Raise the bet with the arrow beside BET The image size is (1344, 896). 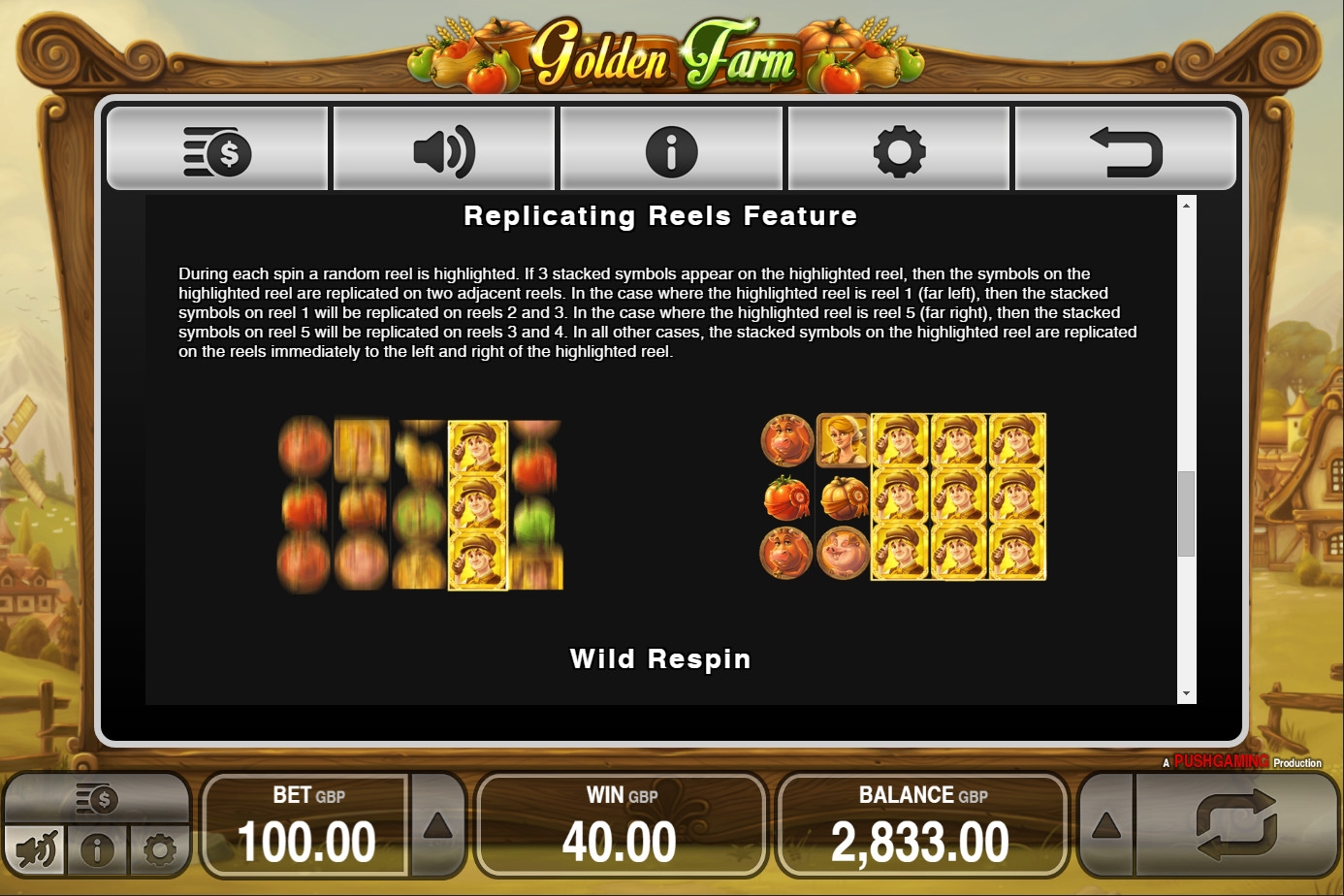click(437, 826)
